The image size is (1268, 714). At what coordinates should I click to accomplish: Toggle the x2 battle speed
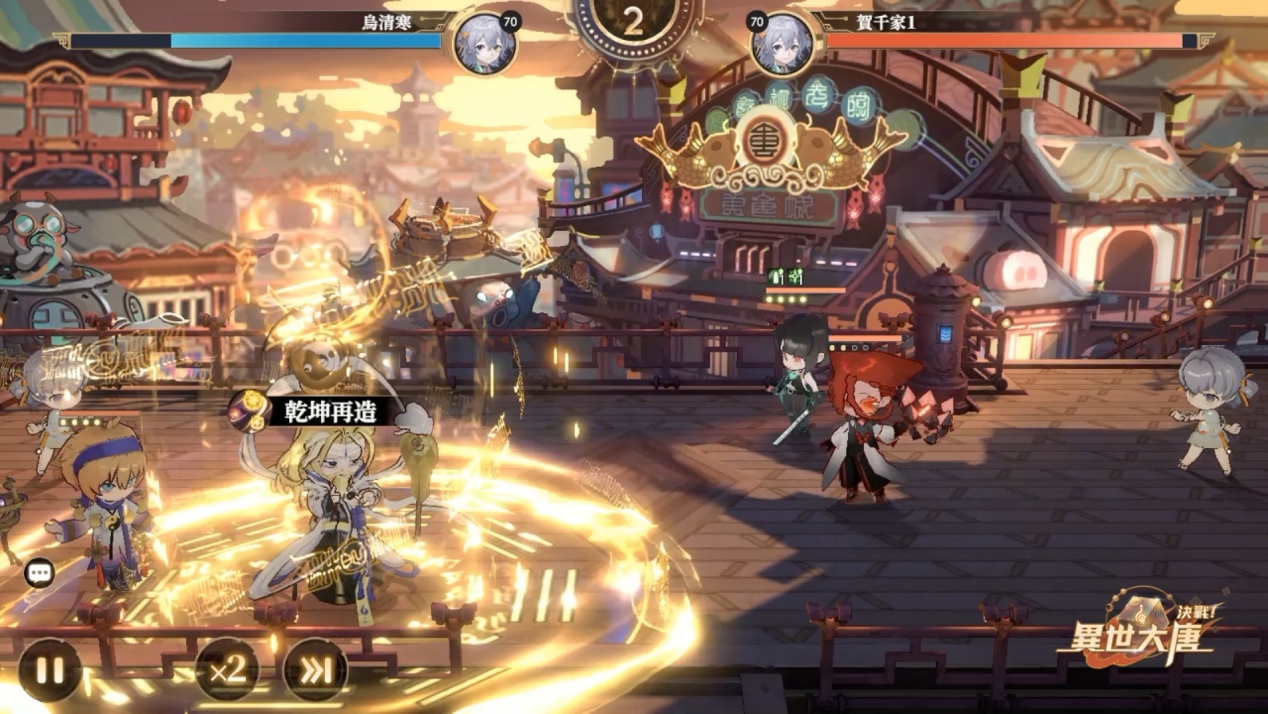227,669
